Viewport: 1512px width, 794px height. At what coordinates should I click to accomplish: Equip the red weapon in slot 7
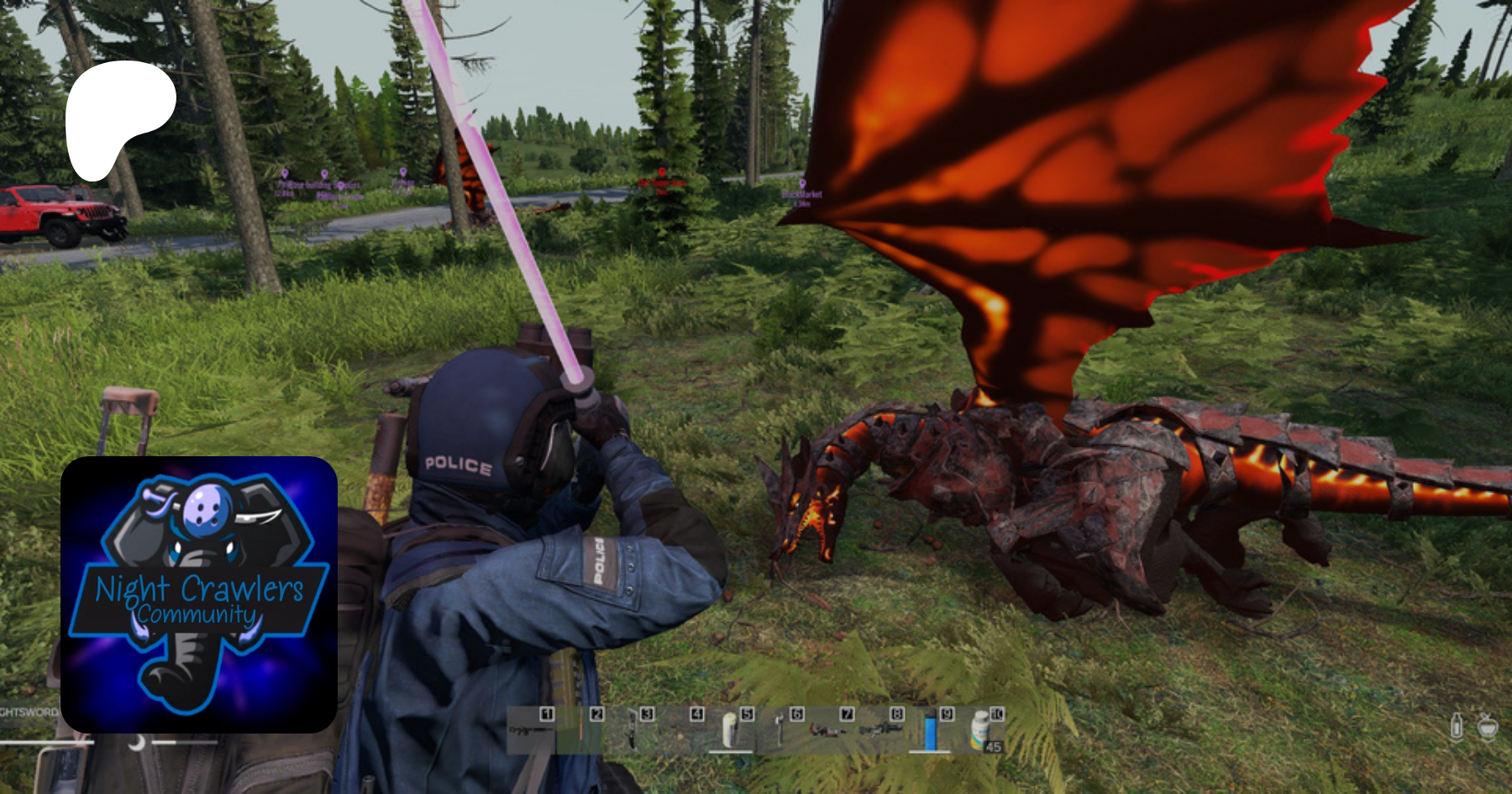(x=828, y=730)
